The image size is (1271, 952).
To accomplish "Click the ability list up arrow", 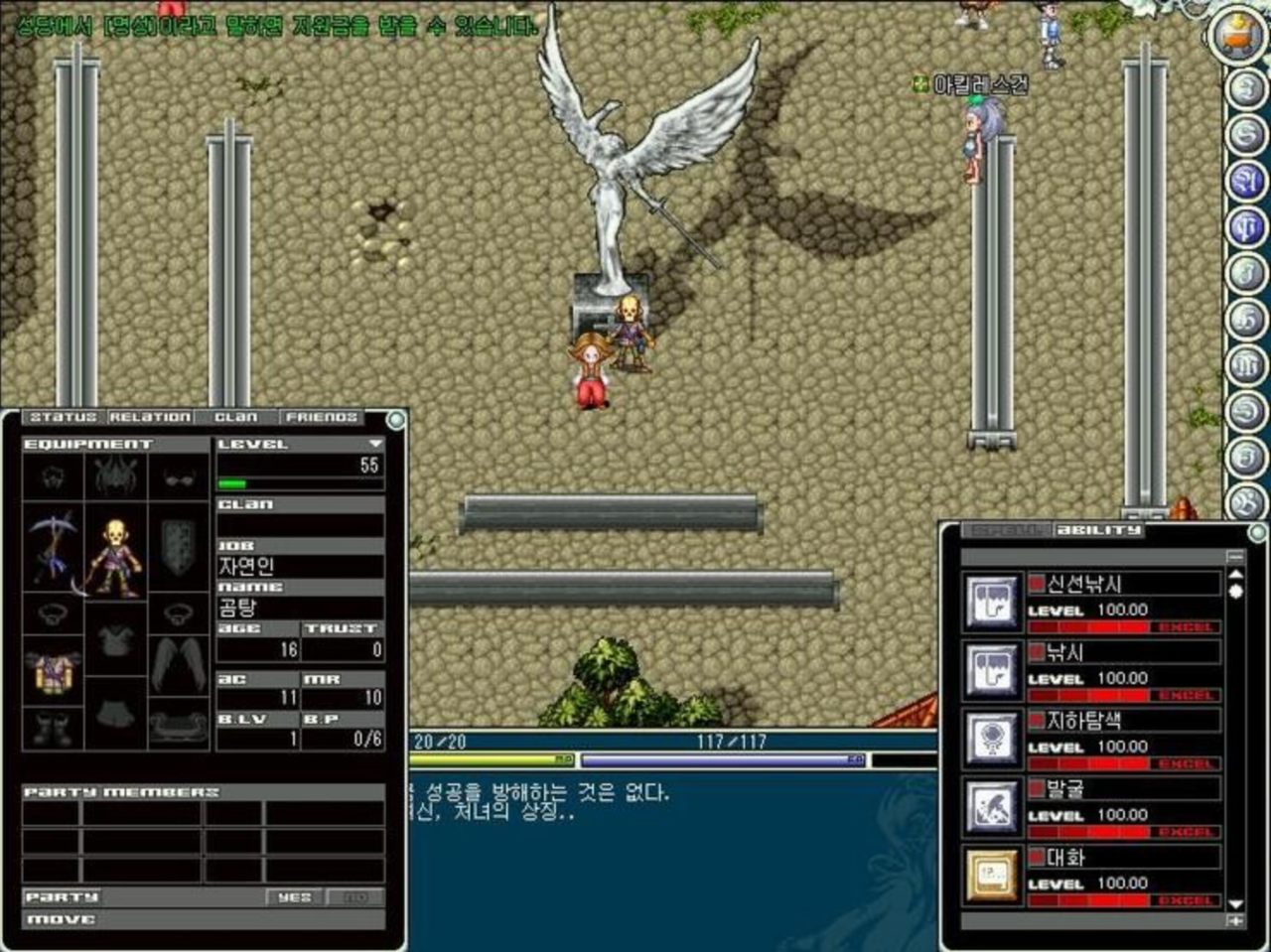I will [x=1236, y=574].
